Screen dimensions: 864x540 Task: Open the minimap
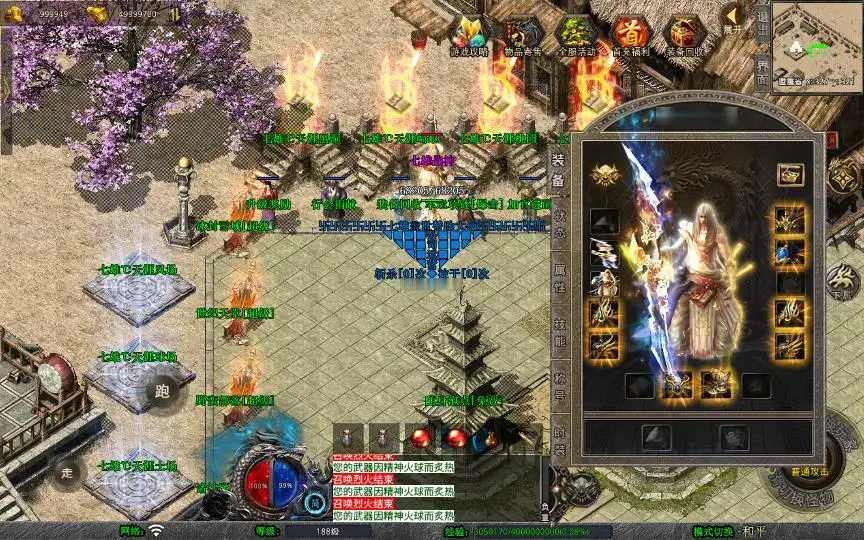coord(817,45)
